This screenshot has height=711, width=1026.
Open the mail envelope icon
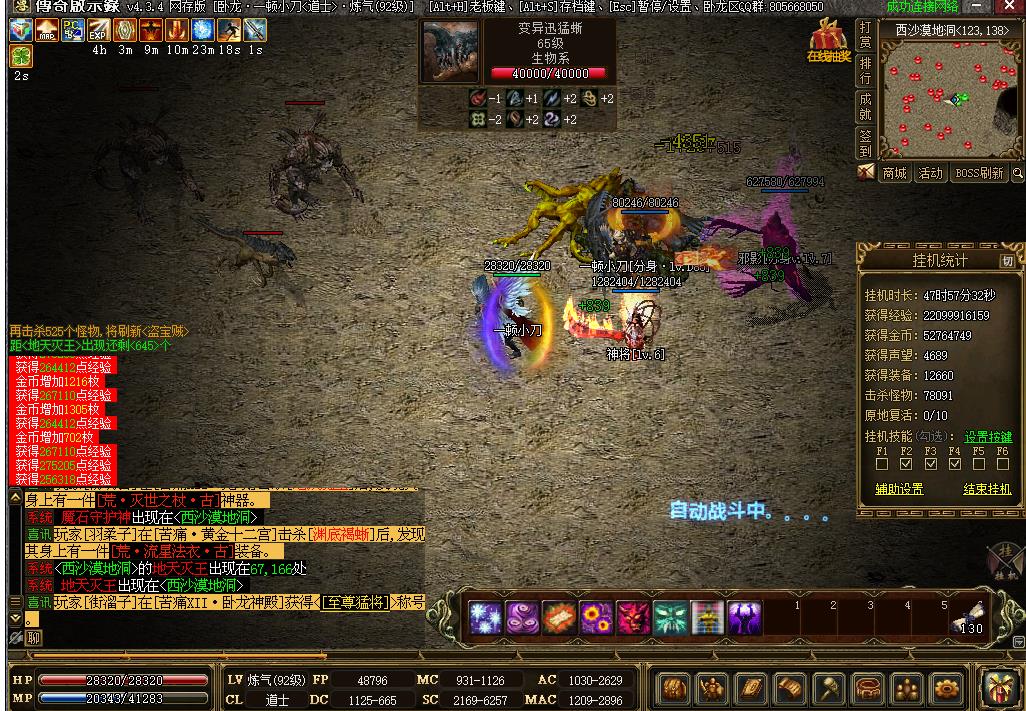click(x=866, y=173)
